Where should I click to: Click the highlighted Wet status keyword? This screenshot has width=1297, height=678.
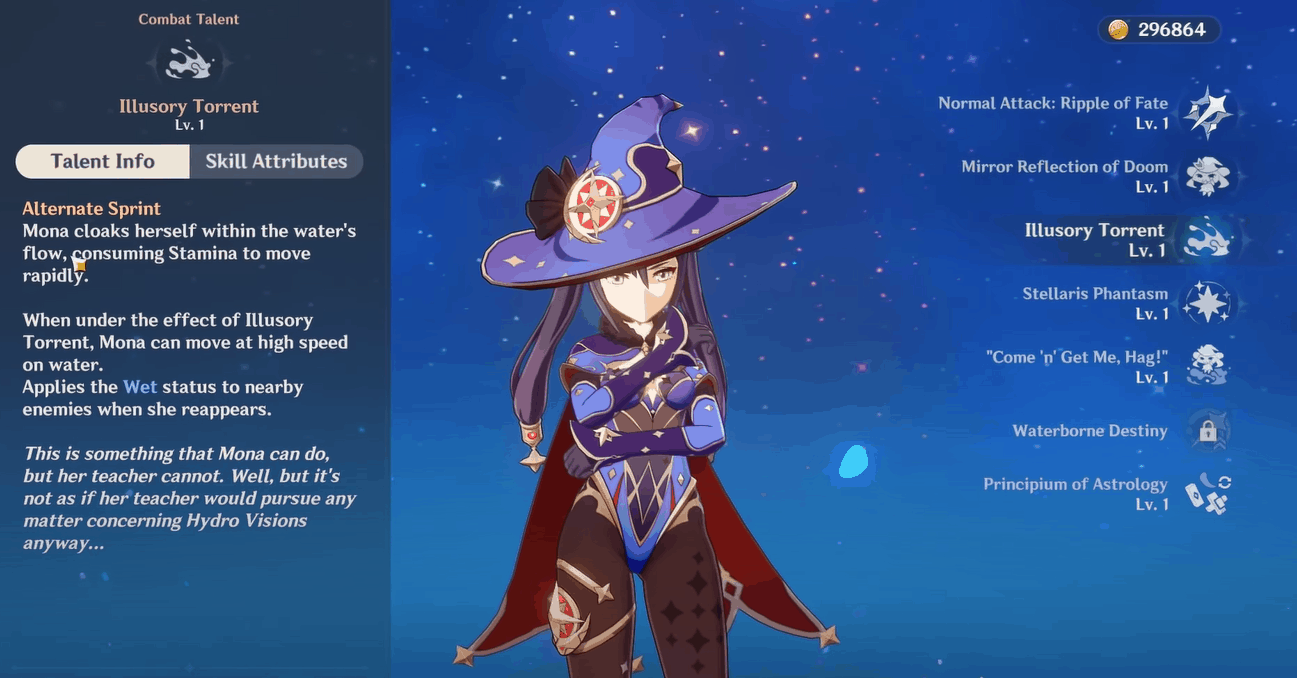pyautogui.click(x=140, y=387)
